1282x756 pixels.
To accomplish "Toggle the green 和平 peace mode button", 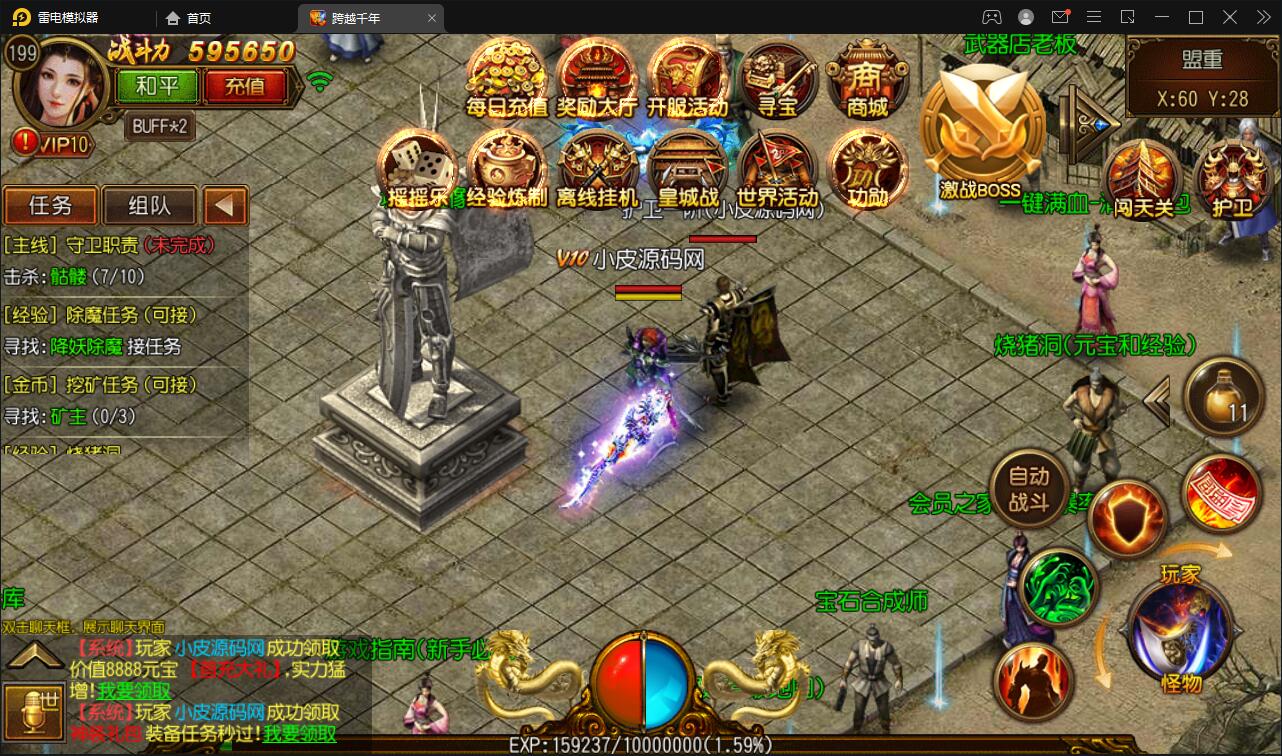I will (x=156, y=86).
